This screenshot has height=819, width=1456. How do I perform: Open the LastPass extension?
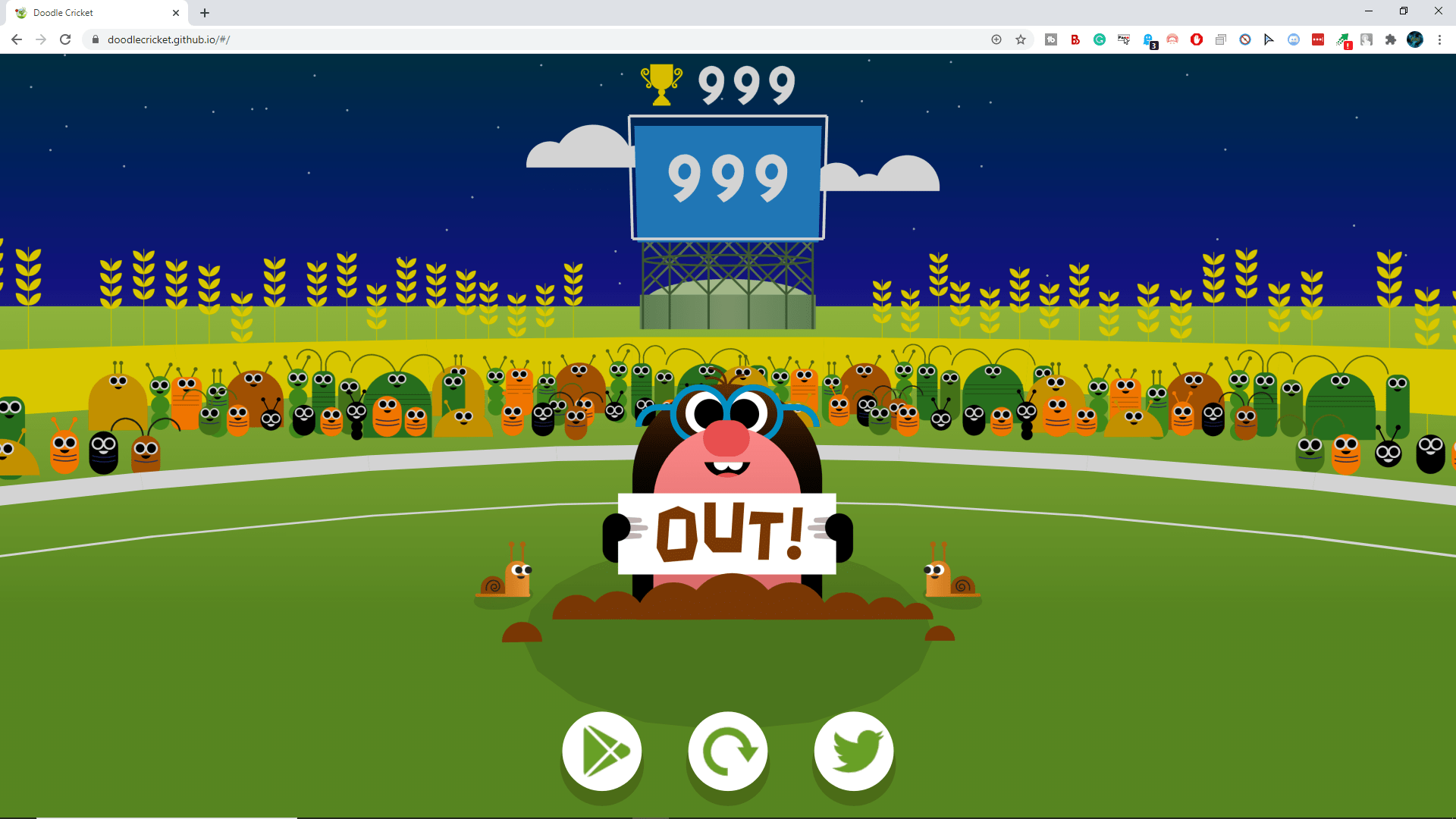click(x=1318, y=39)
